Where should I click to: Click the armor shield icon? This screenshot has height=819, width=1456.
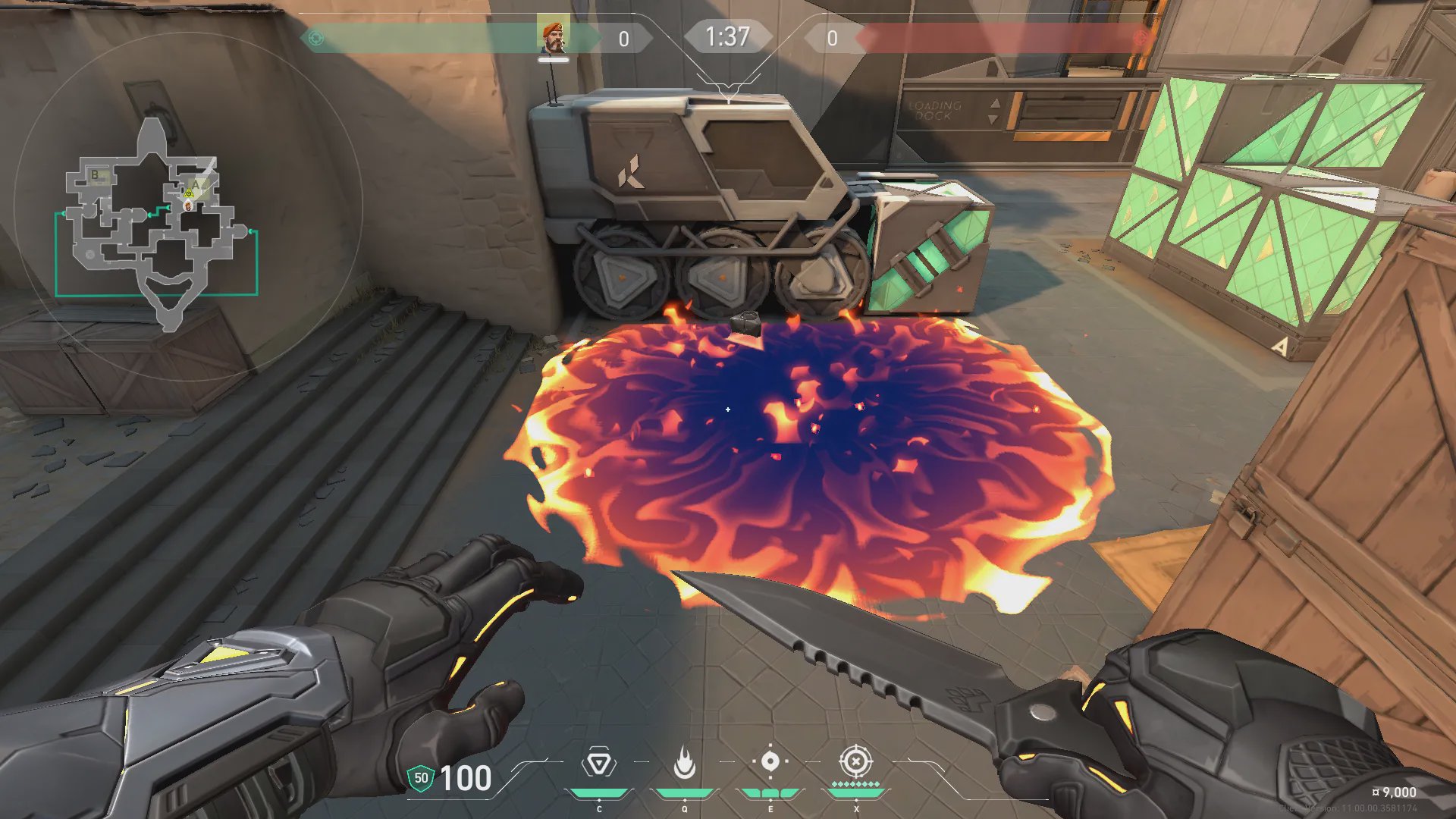(x=421, y=778)
